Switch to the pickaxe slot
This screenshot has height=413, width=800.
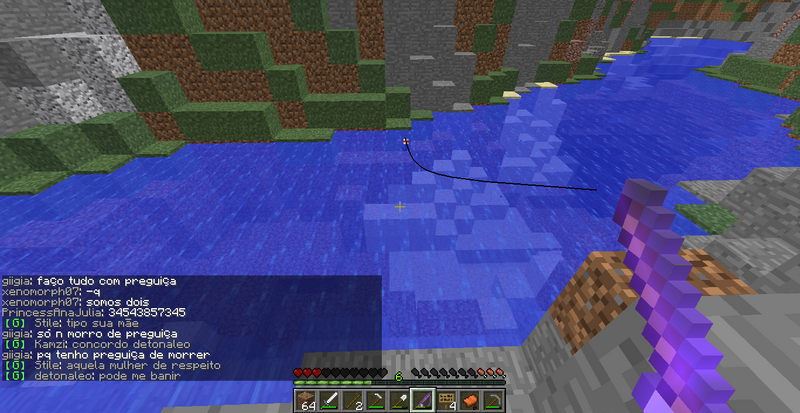coord(494,400)
